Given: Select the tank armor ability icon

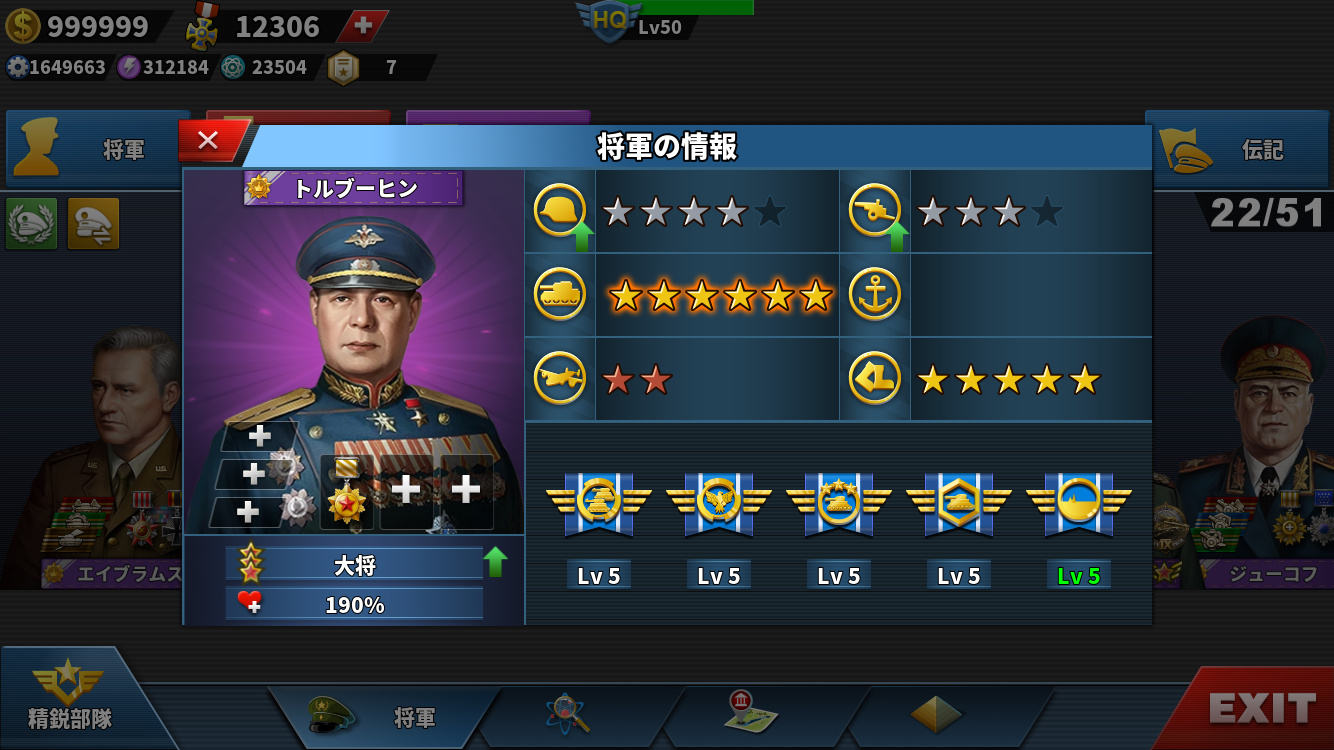Looking at the screenshot, I should (x=560, y=295).
